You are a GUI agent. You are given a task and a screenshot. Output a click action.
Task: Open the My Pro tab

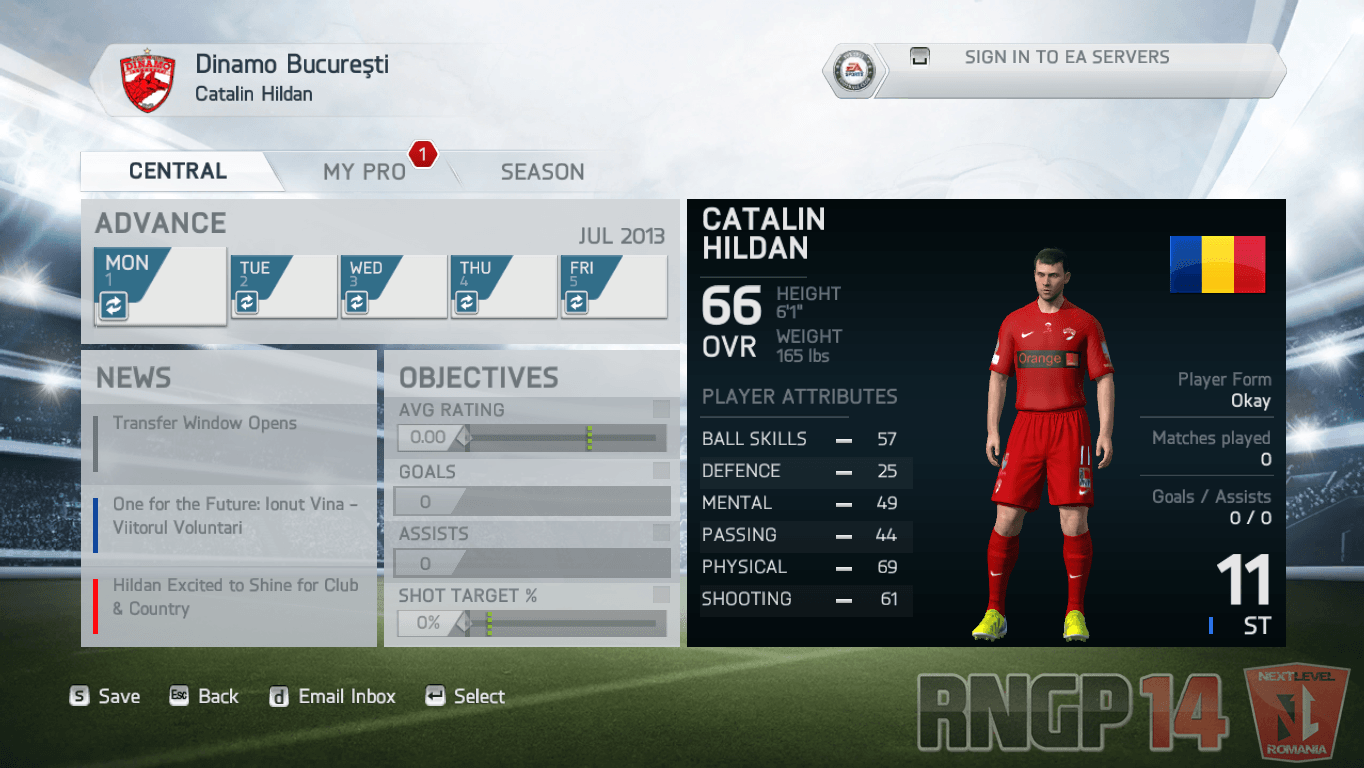364,172
